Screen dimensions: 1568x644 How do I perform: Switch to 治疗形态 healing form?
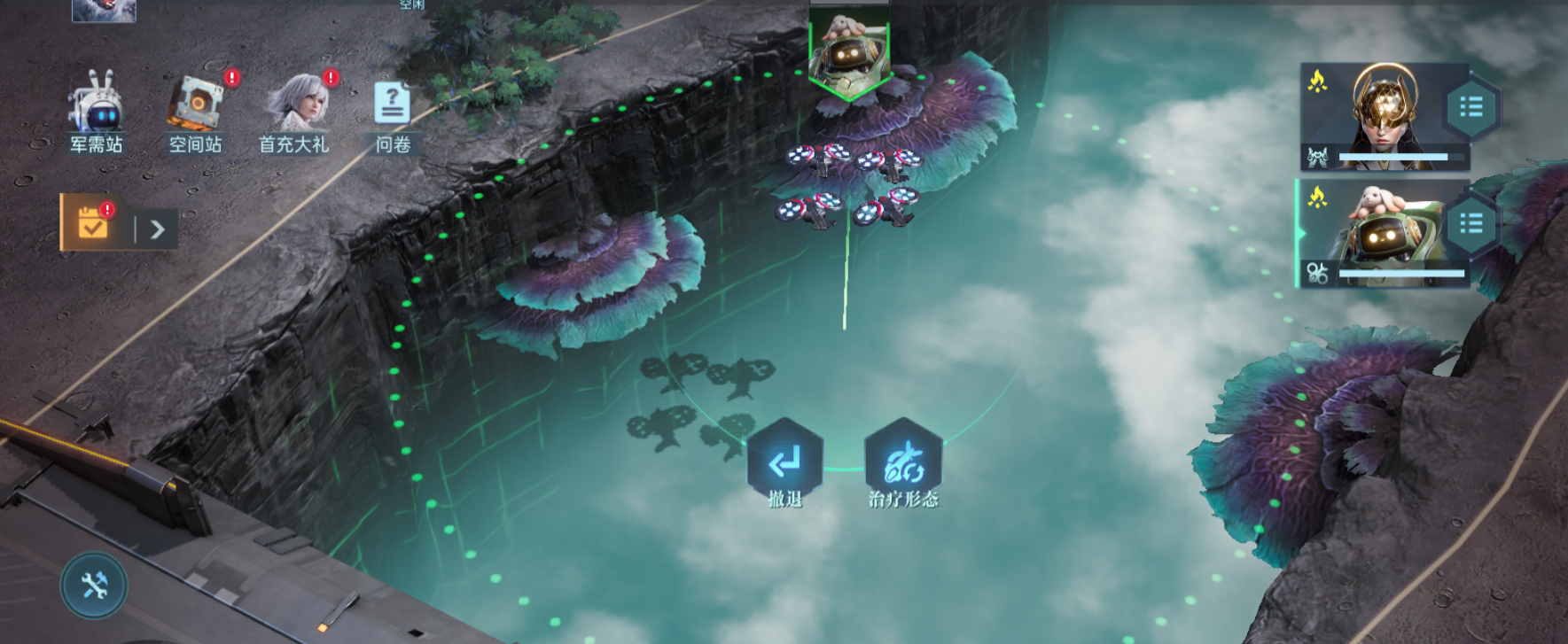(902, 463)
